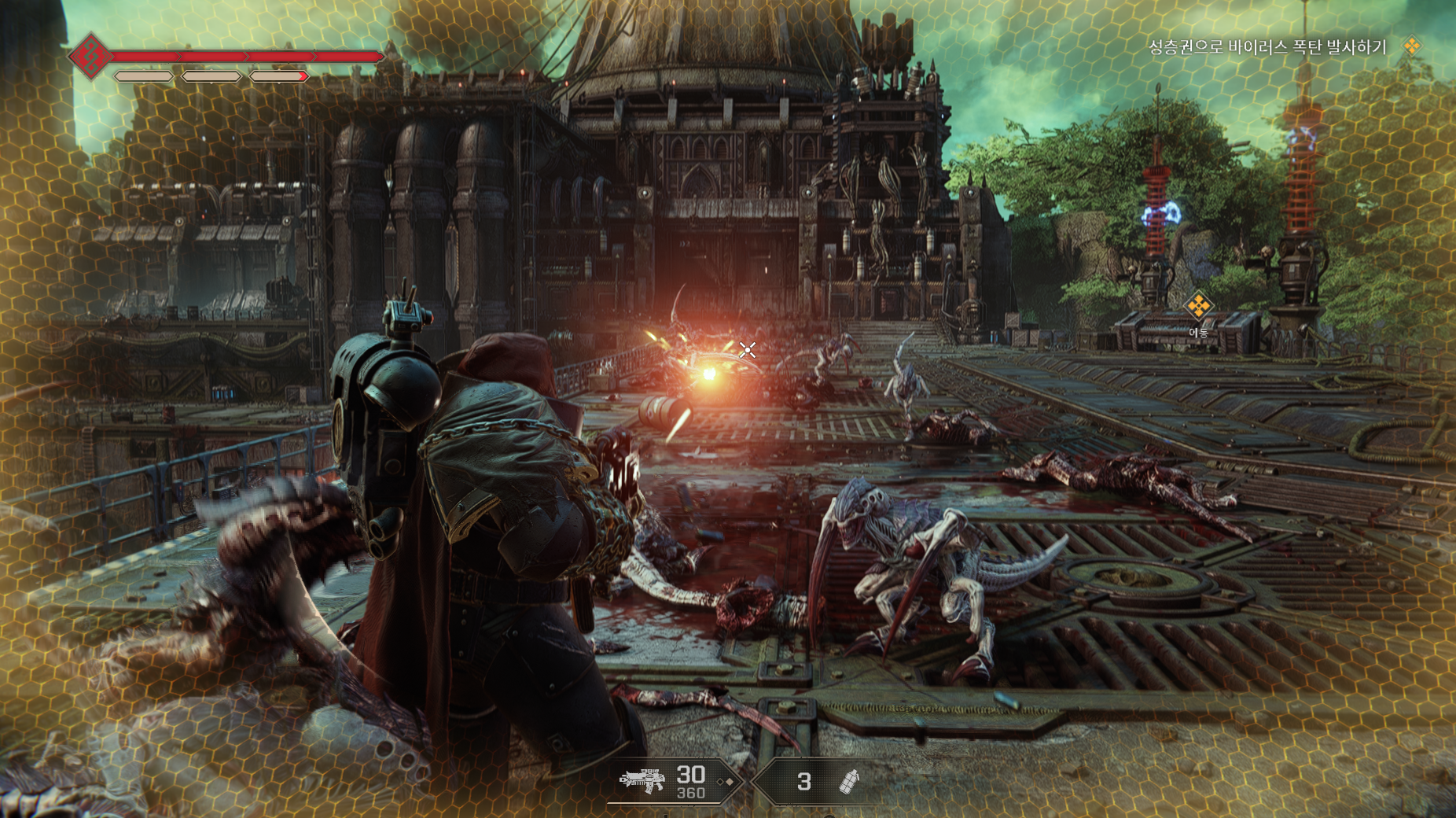This screenshot has height=818, width=1456.
Task: Click the red character class emblem
Action: point(90,57)
